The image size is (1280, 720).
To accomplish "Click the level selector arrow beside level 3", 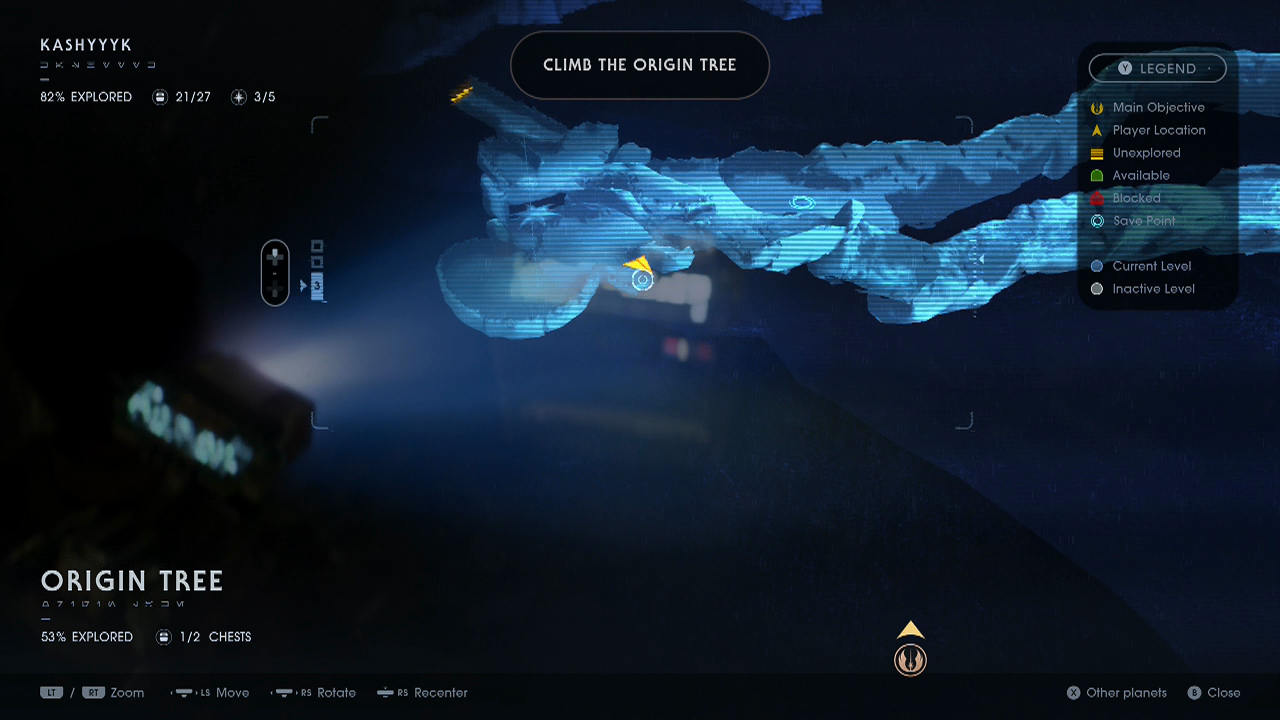I will click(x=301, y=285).
